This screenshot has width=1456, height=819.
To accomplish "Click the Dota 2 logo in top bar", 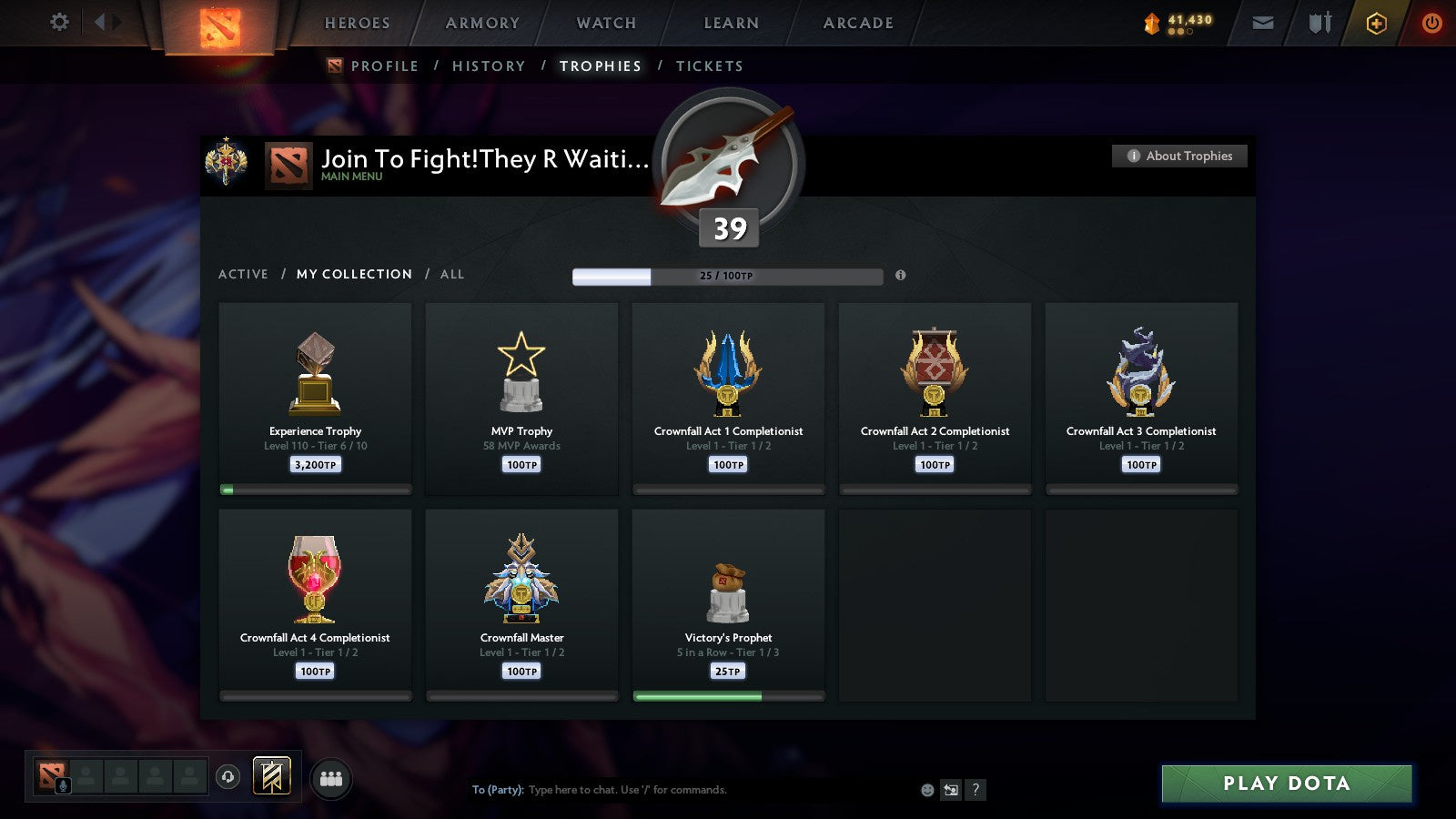I will coord(218,25).
